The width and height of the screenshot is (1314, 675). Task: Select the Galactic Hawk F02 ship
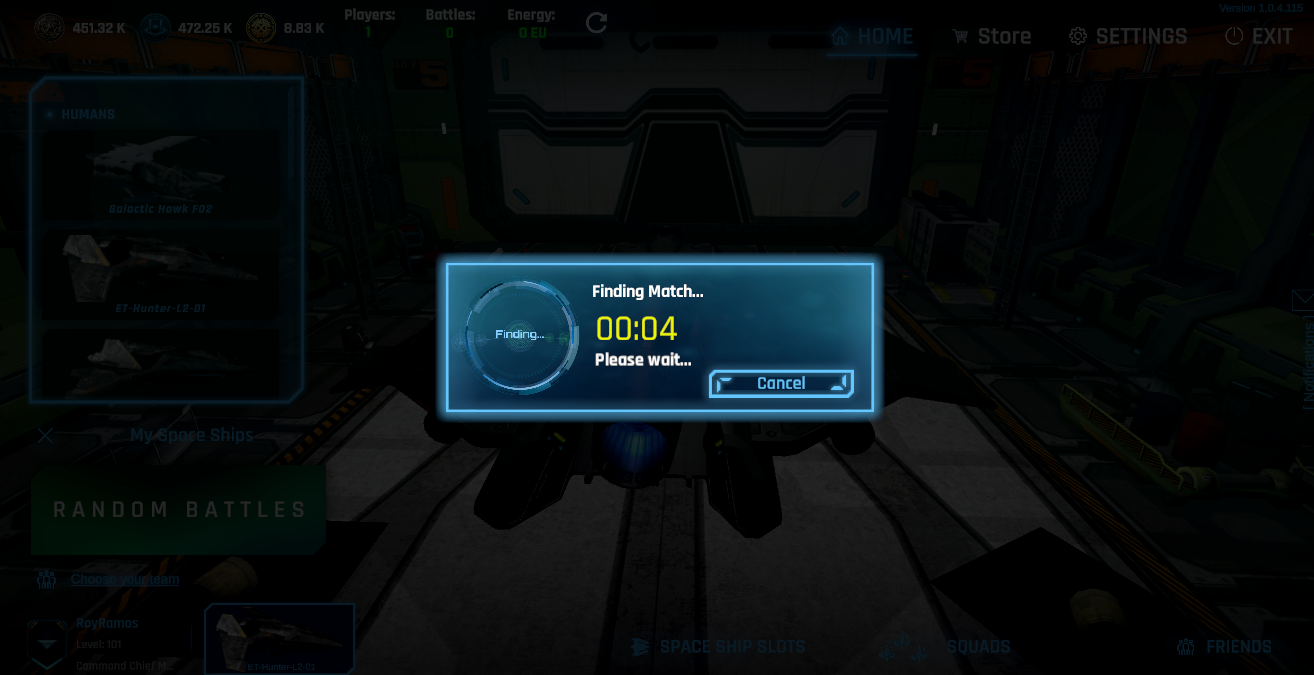pos(160,176)
